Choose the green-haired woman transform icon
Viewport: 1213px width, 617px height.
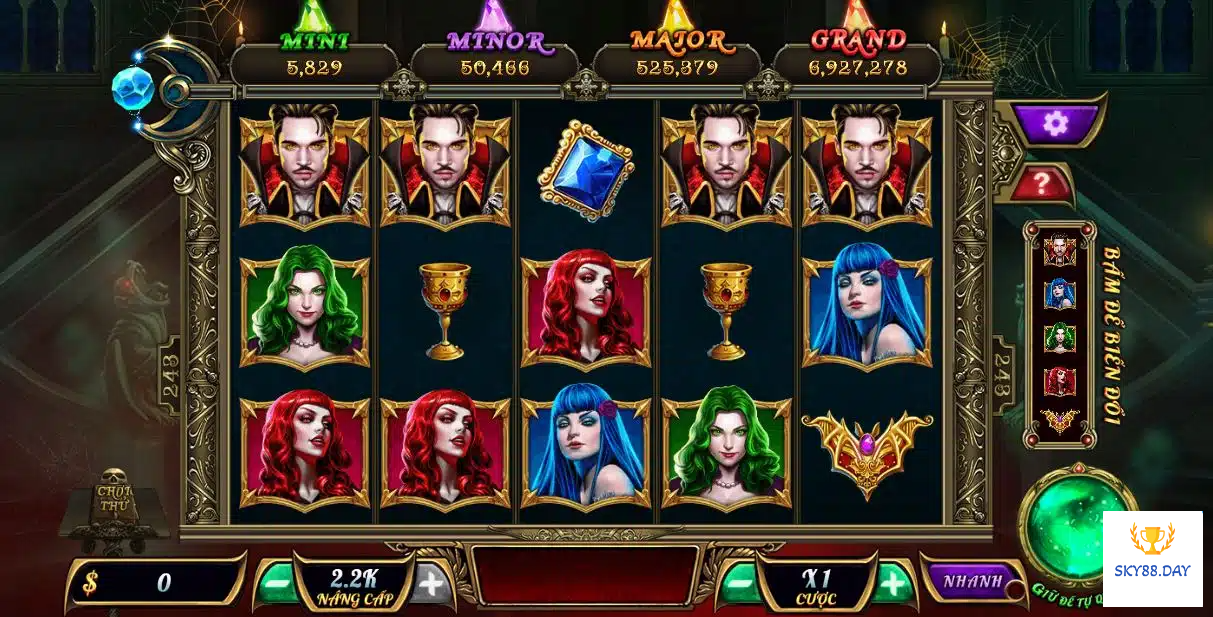tap(1059, 337)
